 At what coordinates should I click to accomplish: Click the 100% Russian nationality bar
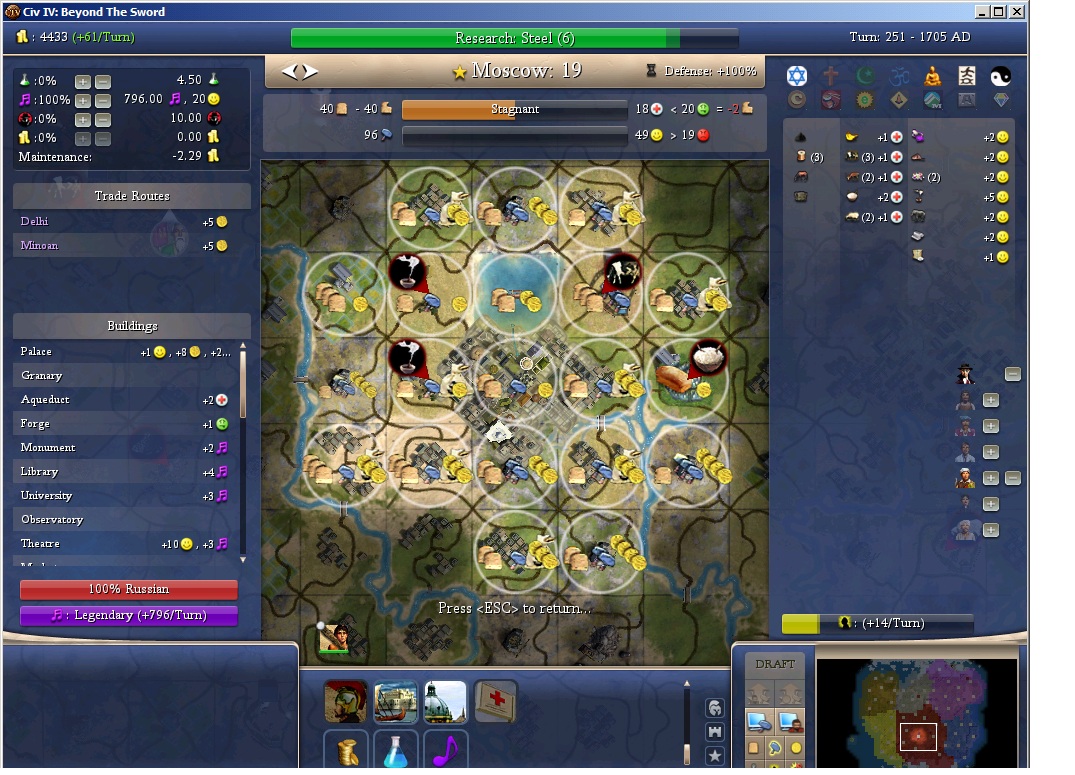[x=129, y=590]
